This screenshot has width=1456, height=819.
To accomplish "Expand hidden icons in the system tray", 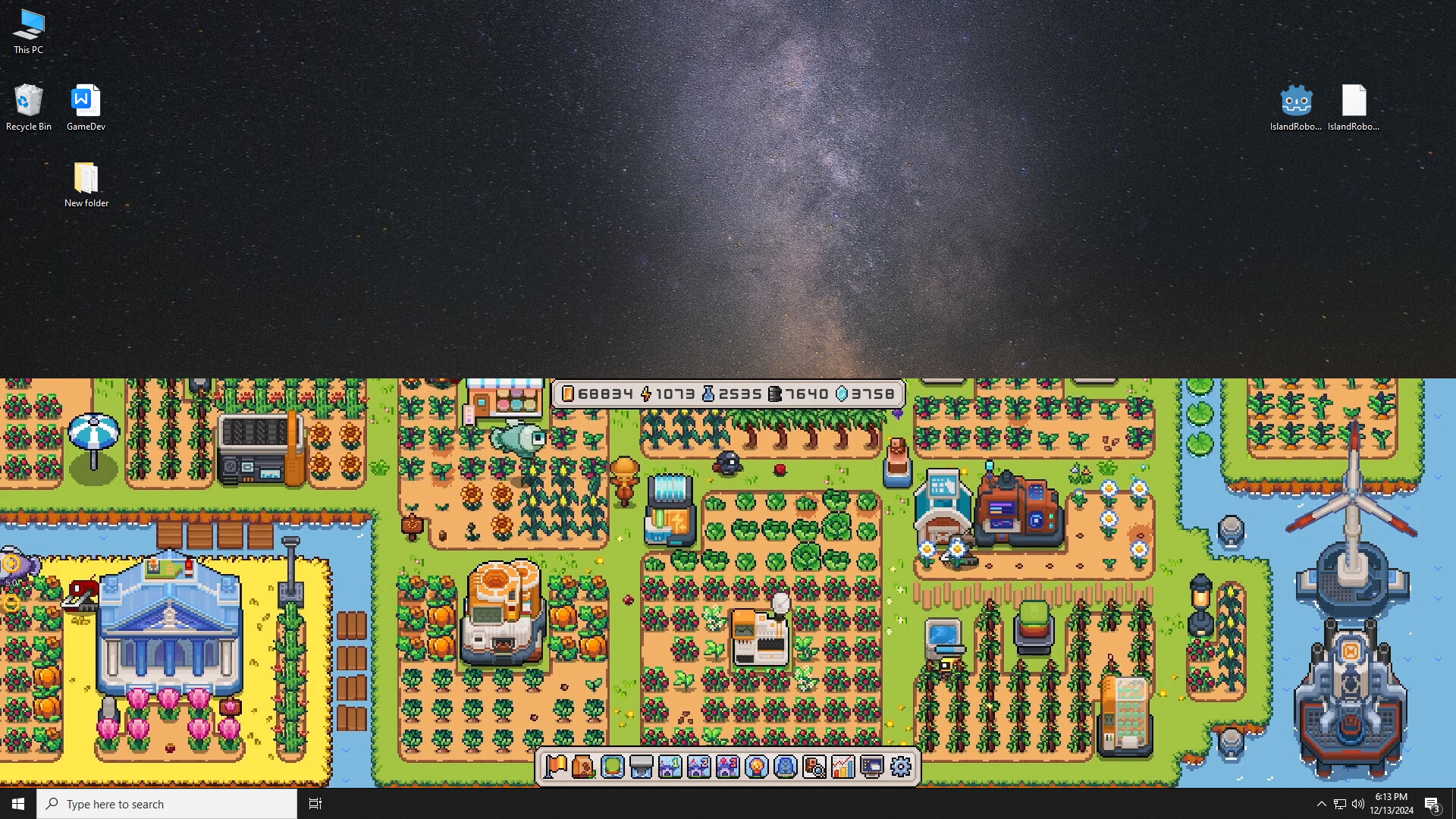I will [x=1321, y=804].
